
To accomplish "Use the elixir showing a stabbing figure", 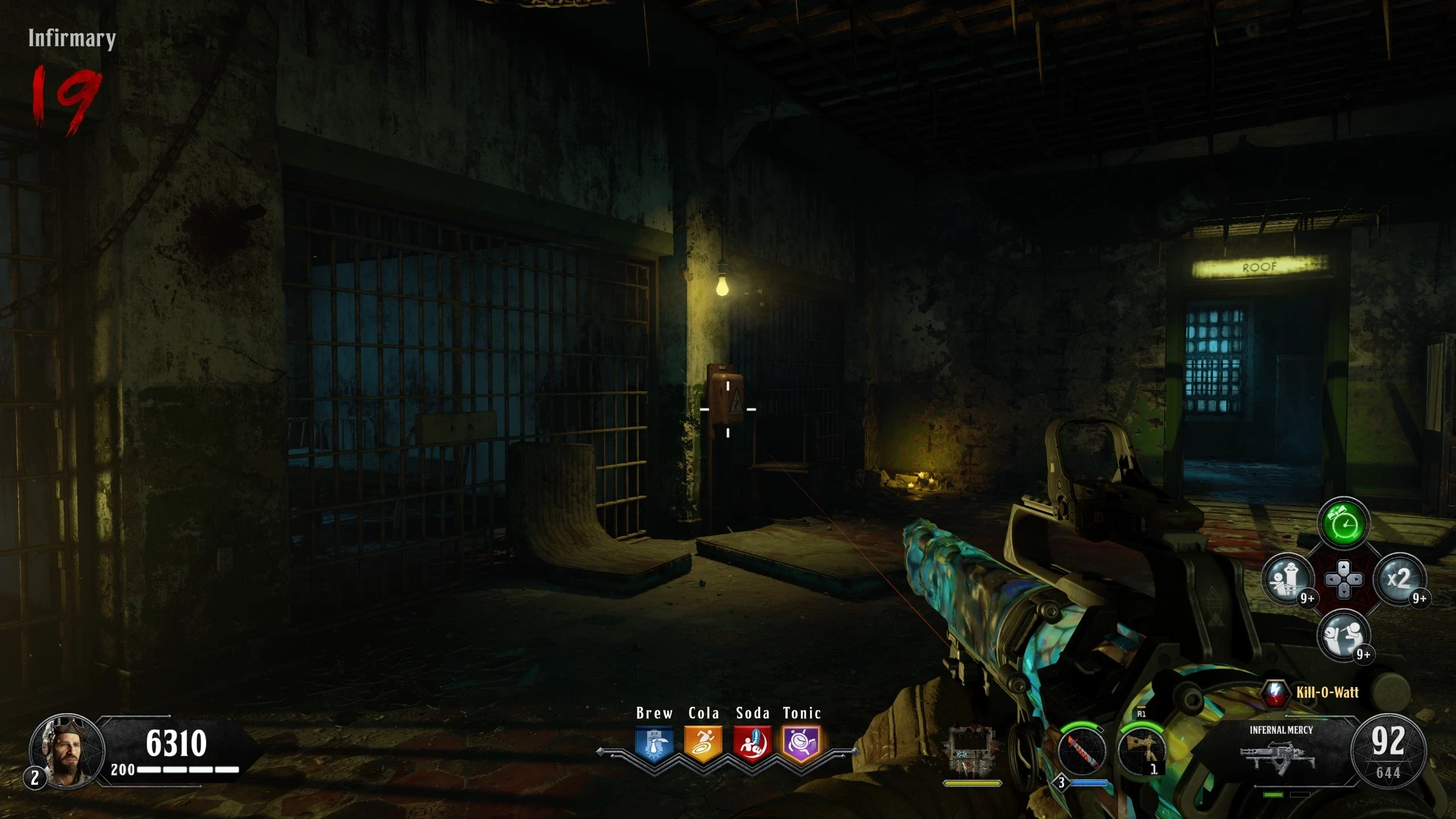I will (1343, 635).
